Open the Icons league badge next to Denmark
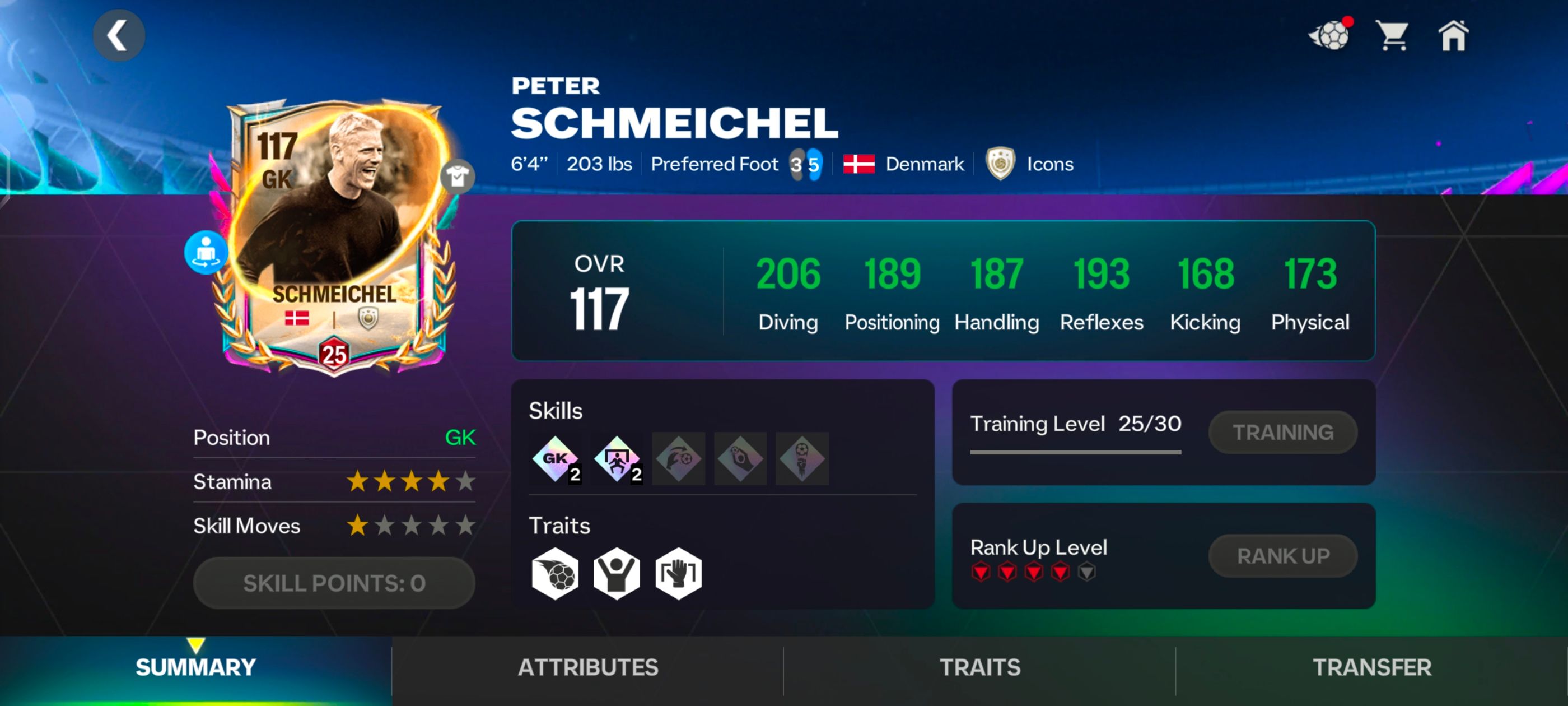 pos(1002,164)
